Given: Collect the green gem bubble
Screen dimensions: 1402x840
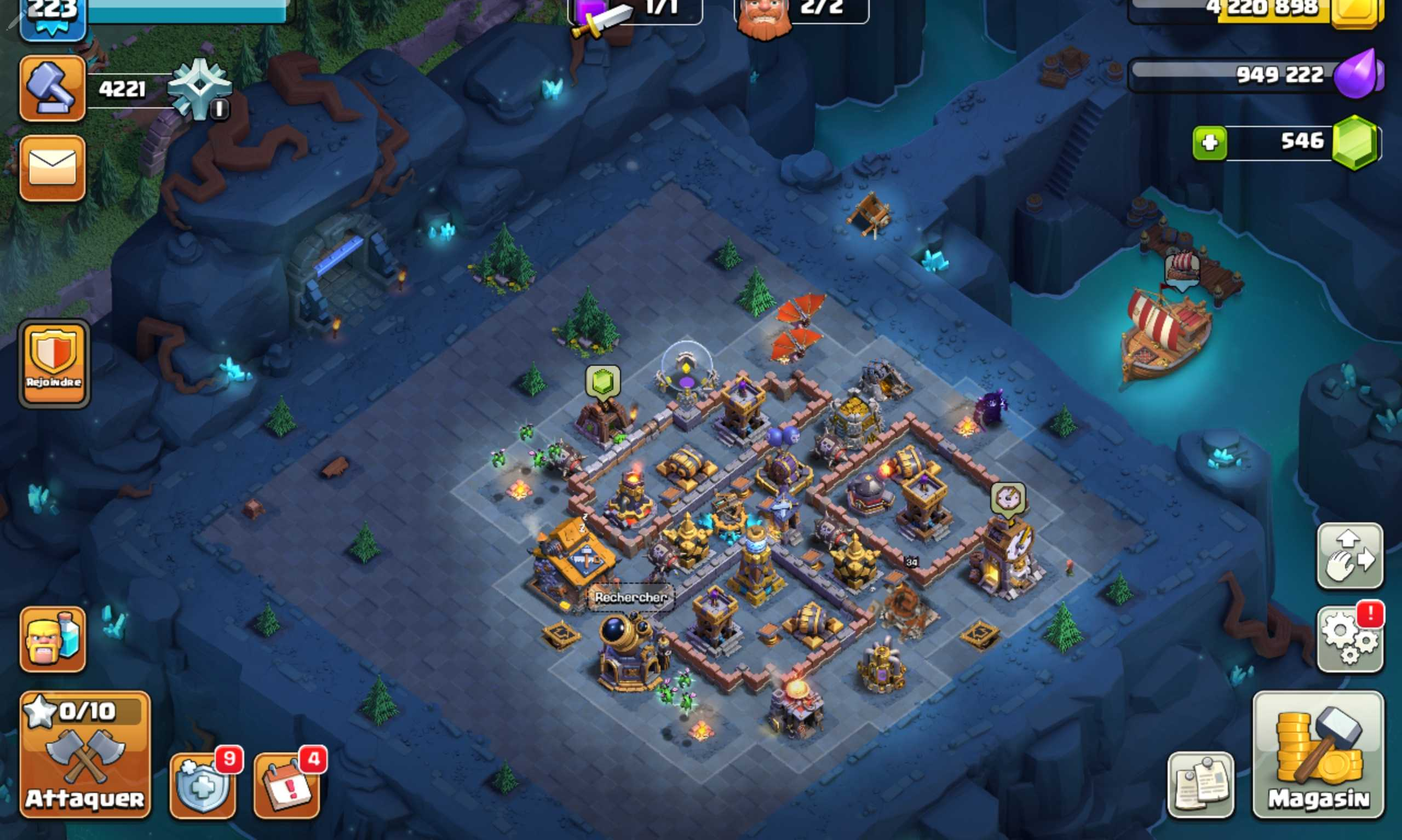Looking at the screenshot, I should [603, 381].
